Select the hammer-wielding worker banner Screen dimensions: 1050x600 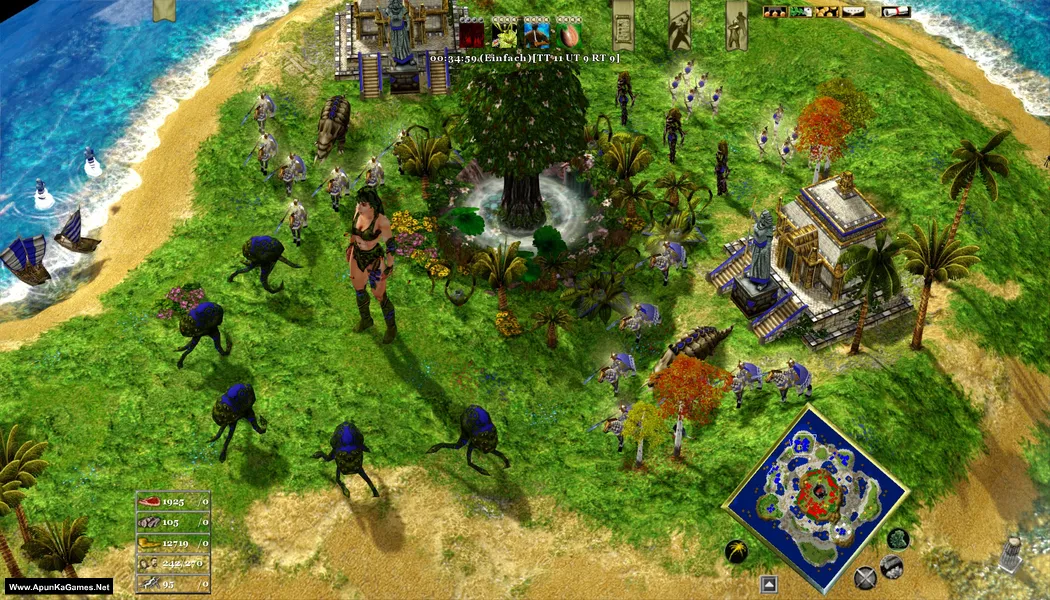(x=679, y=22)
